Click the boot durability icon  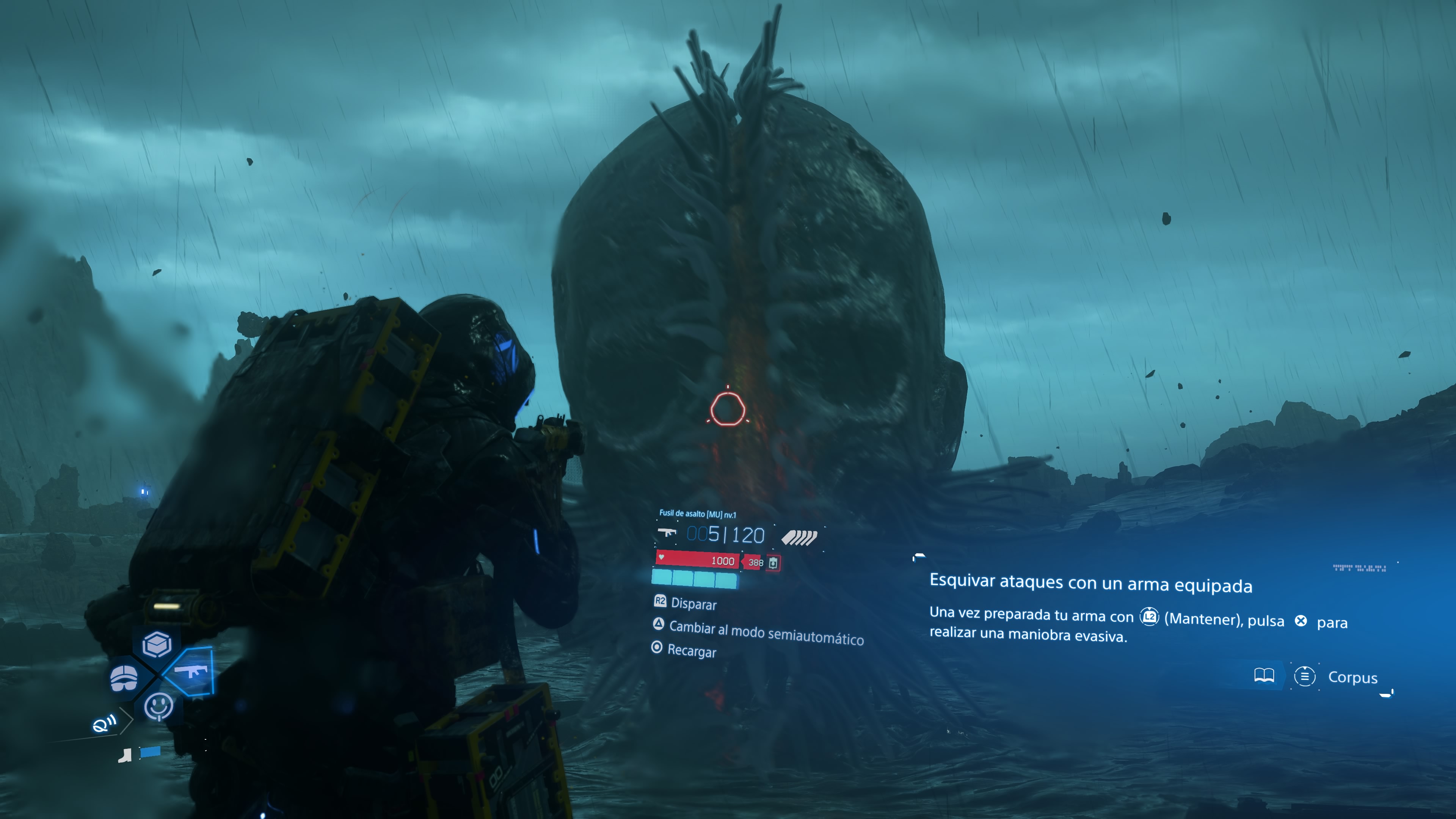(x=125, y=755)
